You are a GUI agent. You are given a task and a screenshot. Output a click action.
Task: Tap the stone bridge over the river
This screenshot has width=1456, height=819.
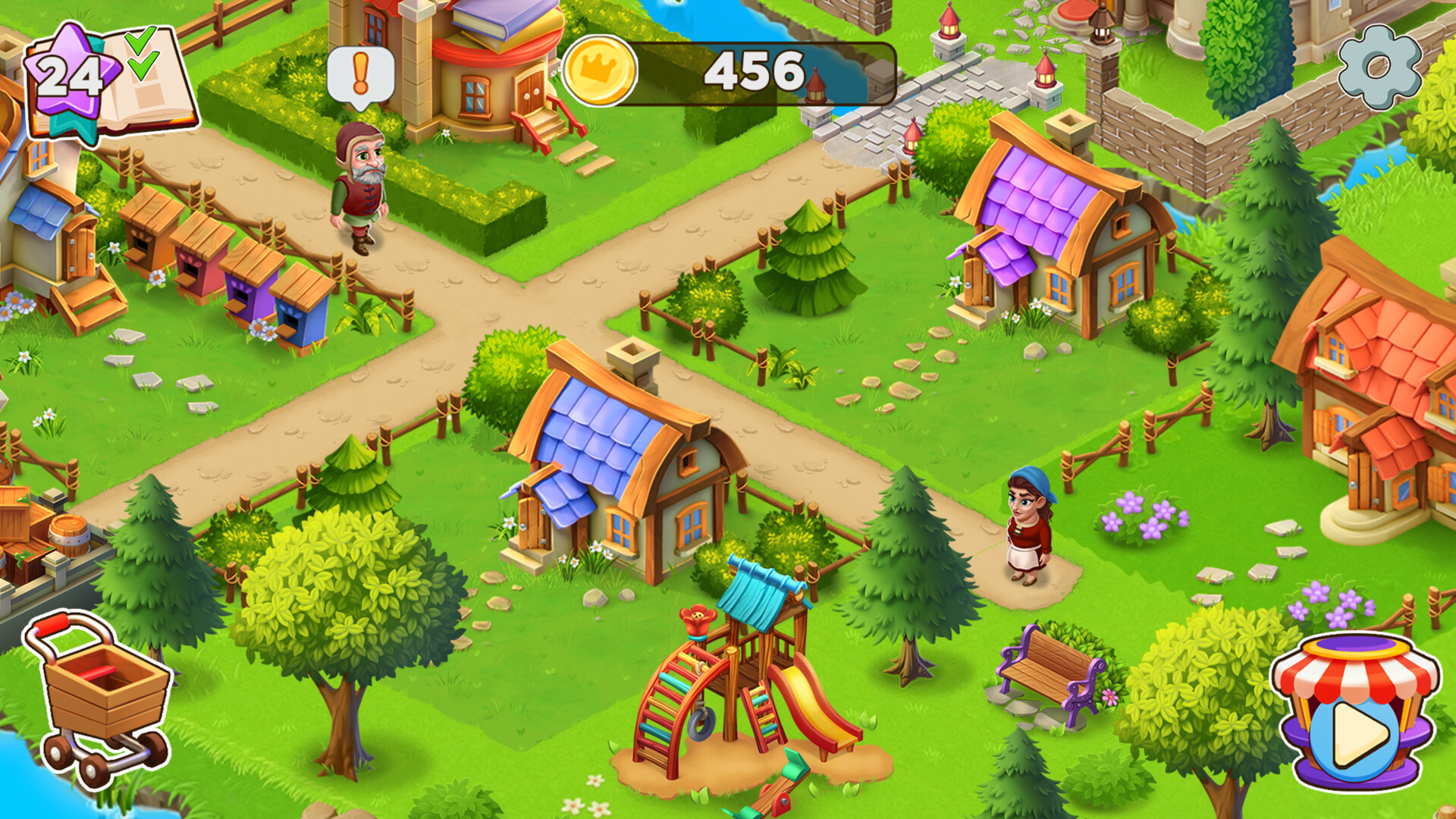tap(887, 83)
